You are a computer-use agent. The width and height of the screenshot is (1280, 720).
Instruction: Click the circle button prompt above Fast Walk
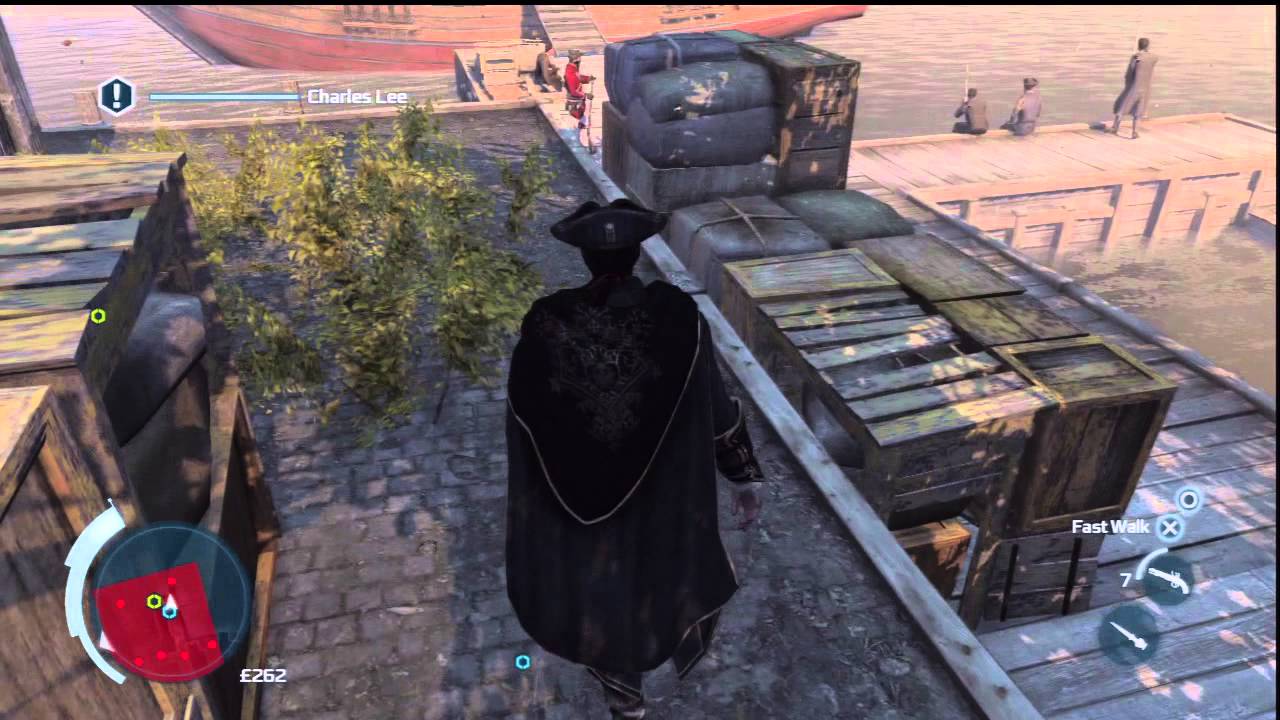[1188, 501]
